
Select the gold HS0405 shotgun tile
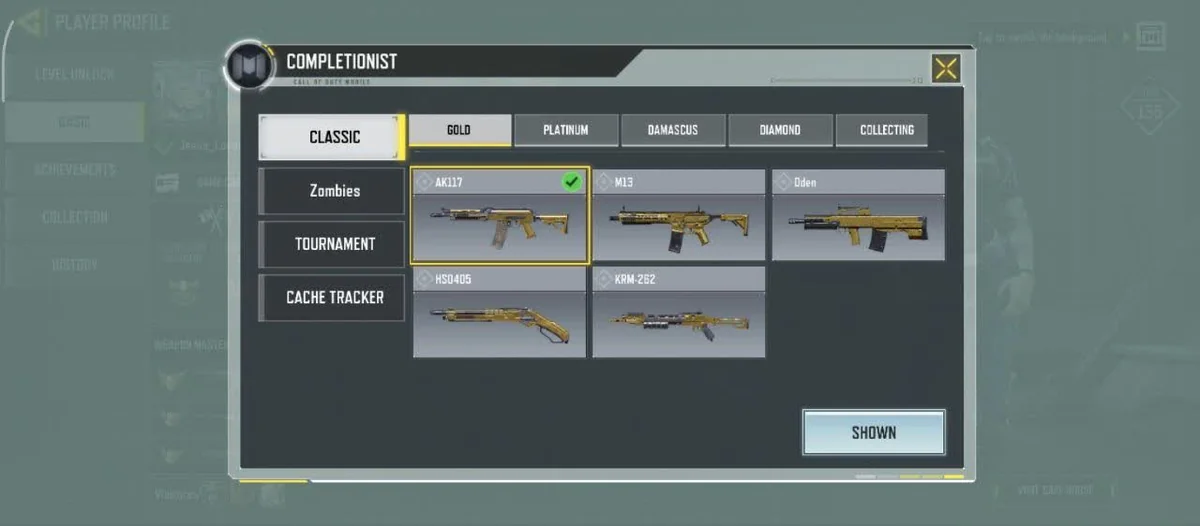pos(500,312)
